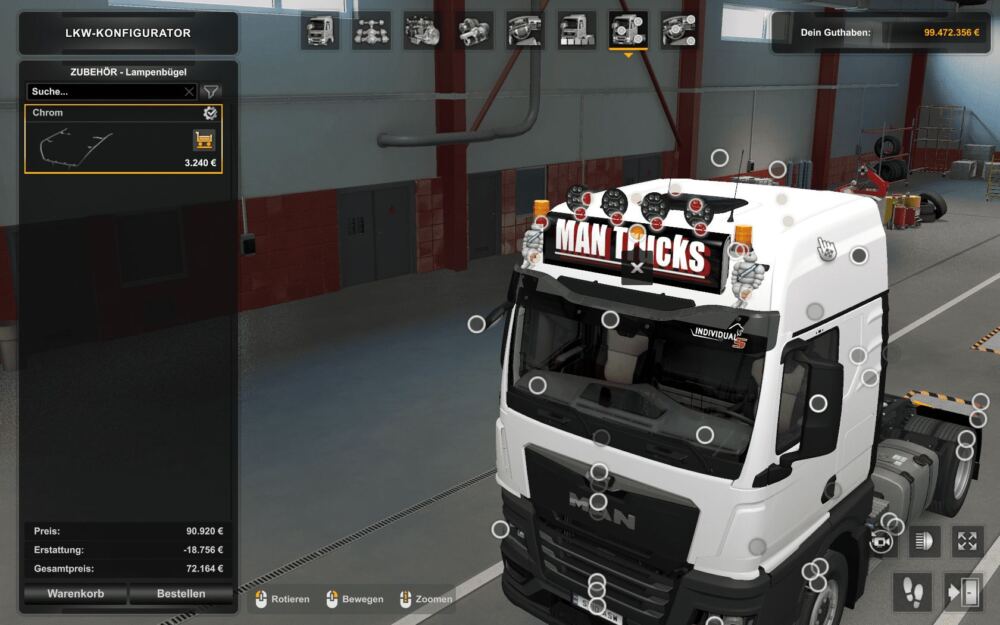
Task: Open the transmission parts tab
Action: click(x=474, y=30)
